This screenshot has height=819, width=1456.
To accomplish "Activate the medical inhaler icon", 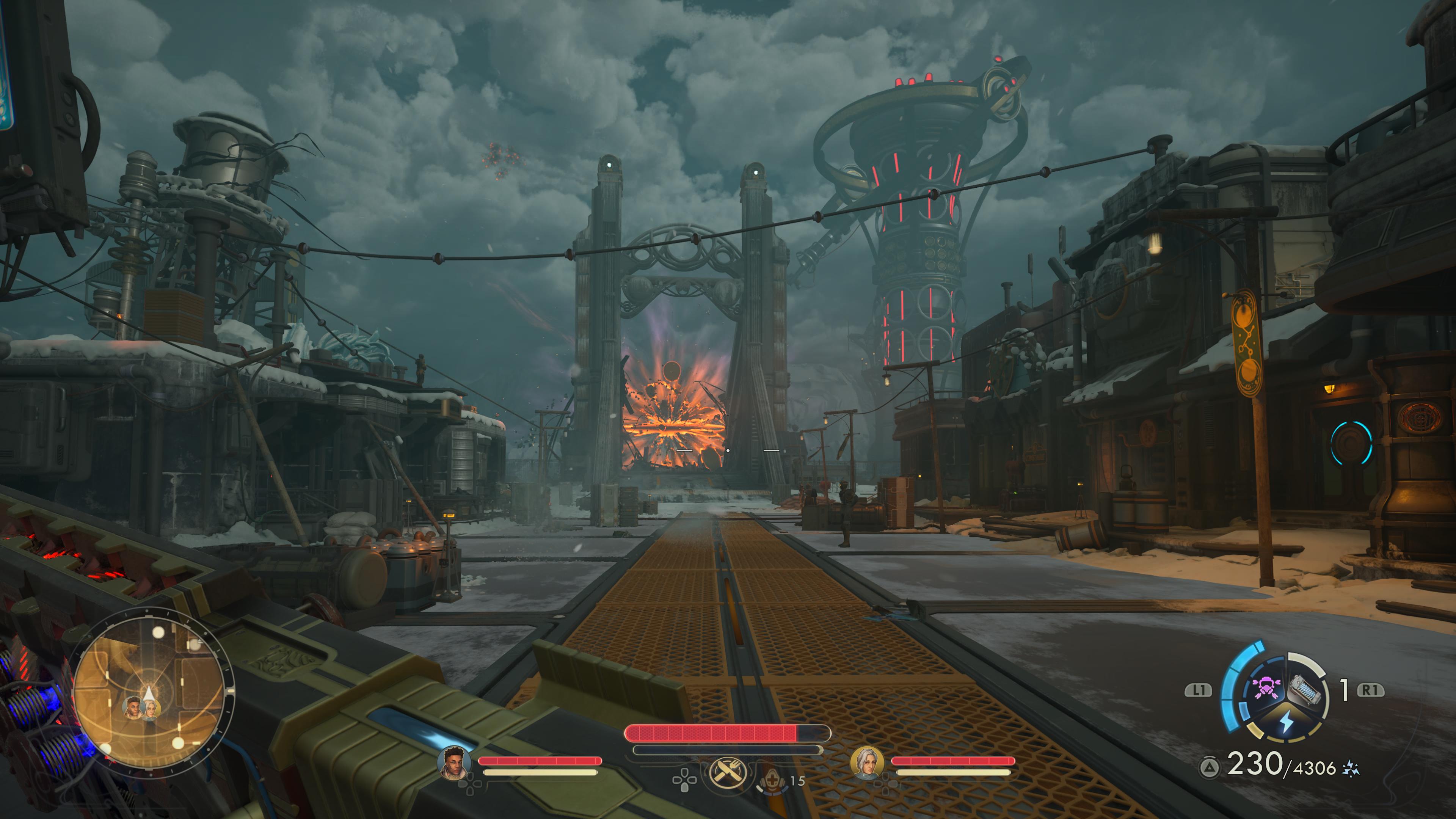I will tap(771, 781).
